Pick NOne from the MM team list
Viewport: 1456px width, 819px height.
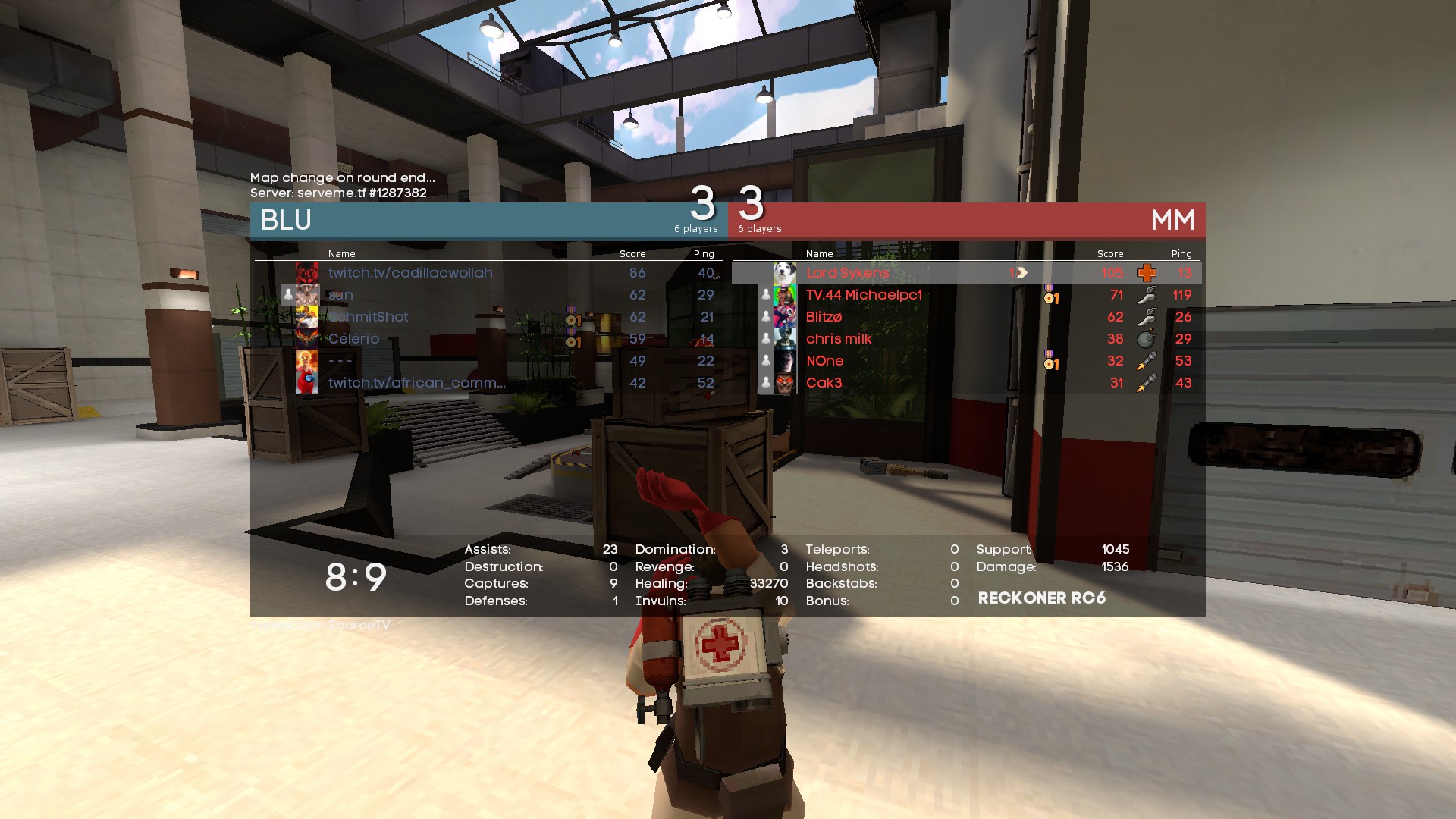[x=824, y=361]
